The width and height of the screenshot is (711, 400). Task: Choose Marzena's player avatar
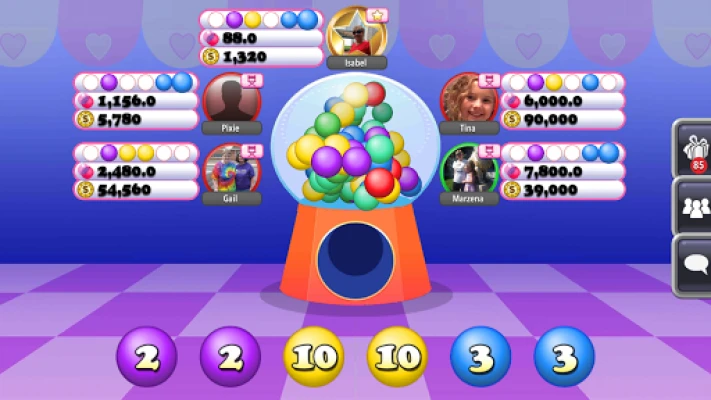coord(467,169)
